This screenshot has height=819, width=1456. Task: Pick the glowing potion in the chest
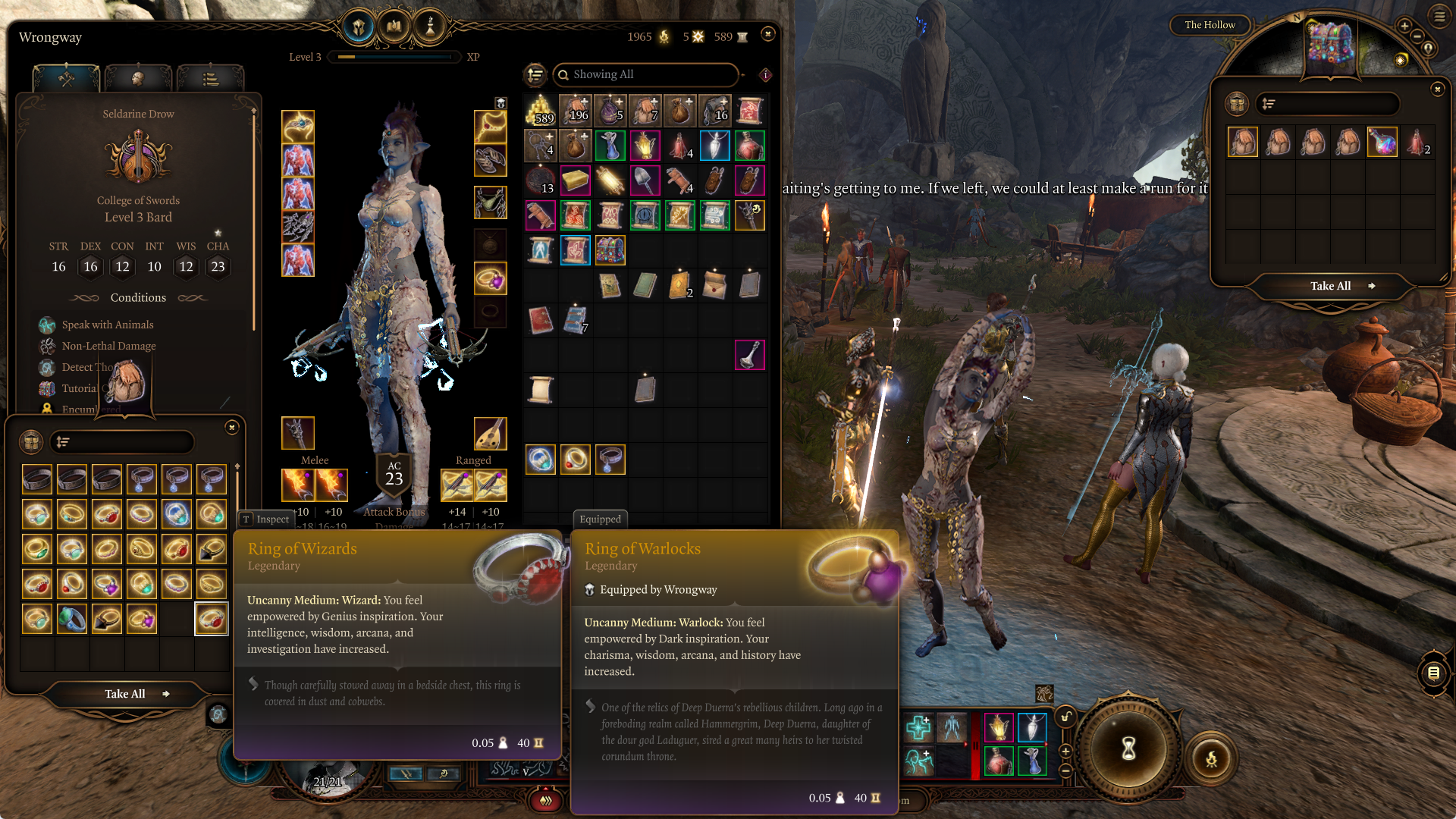click(1382, 143)
